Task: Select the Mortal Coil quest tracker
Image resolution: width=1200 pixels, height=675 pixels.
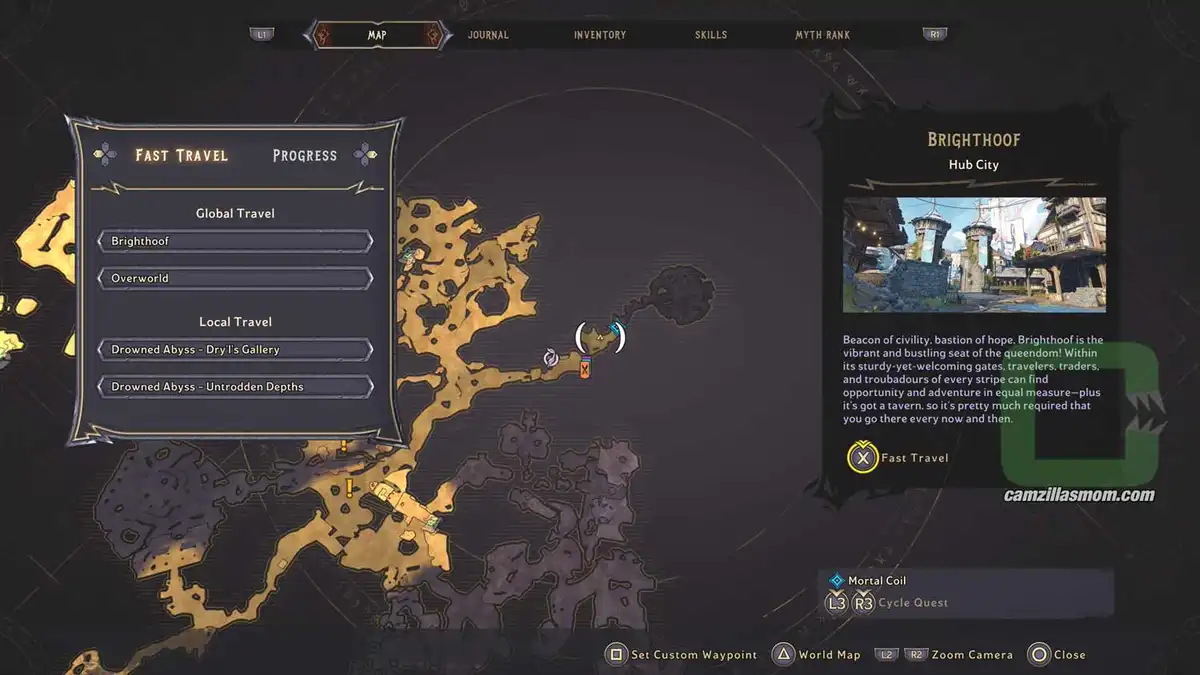Action: click(x=877, y=581)
